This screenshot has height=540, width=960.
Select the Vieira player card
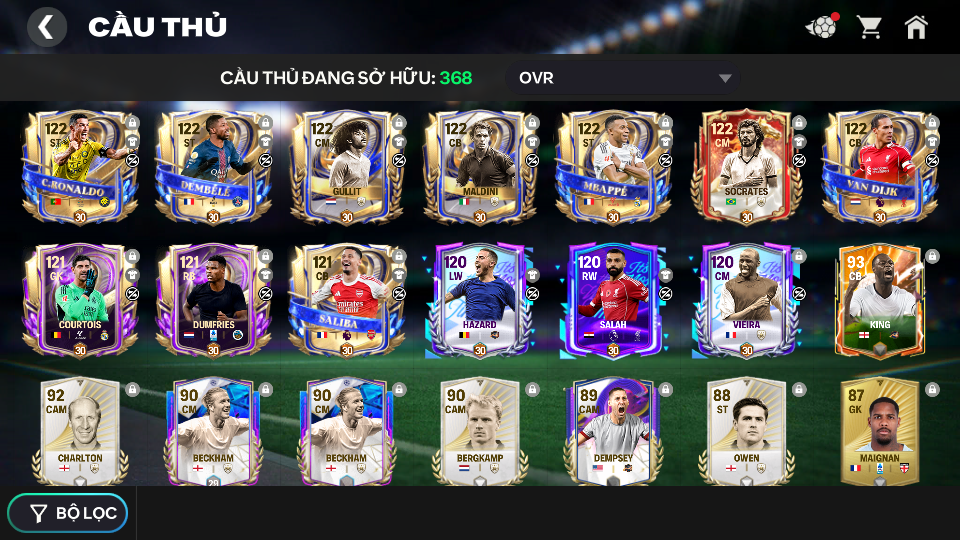pos(746,300)
